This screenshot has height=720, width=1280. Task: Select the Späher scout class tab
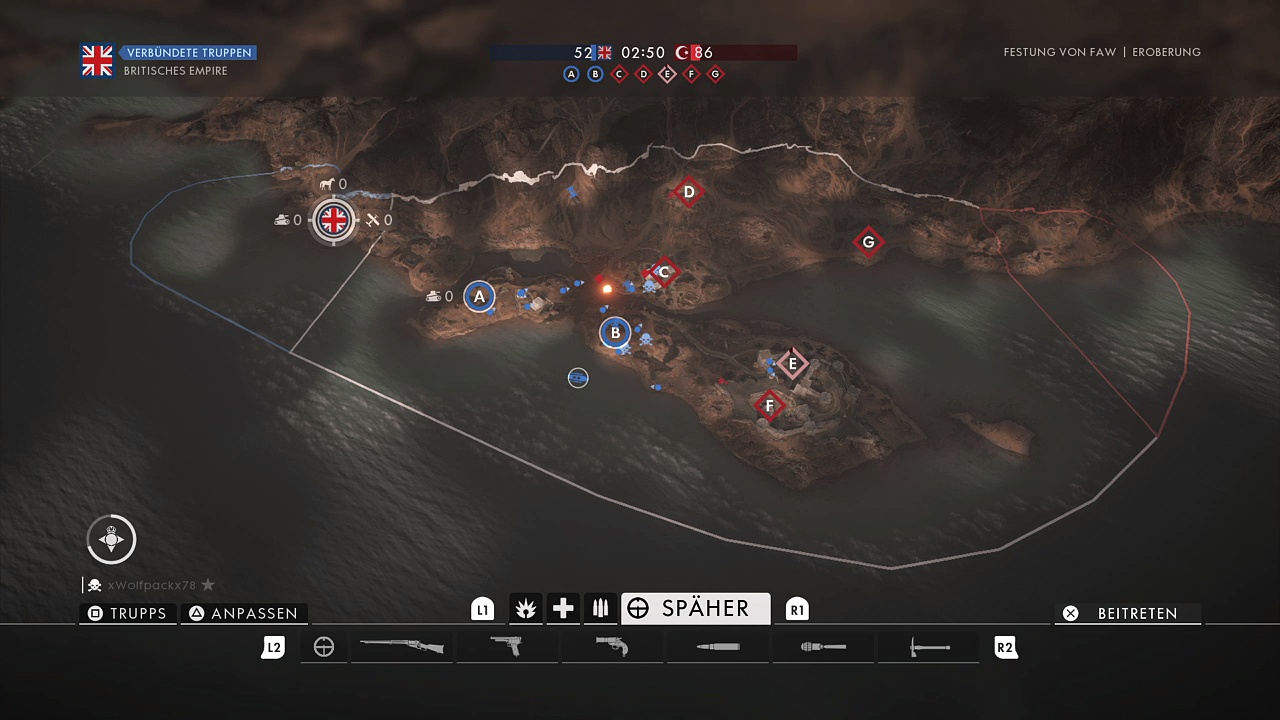[x=695, y=608]
